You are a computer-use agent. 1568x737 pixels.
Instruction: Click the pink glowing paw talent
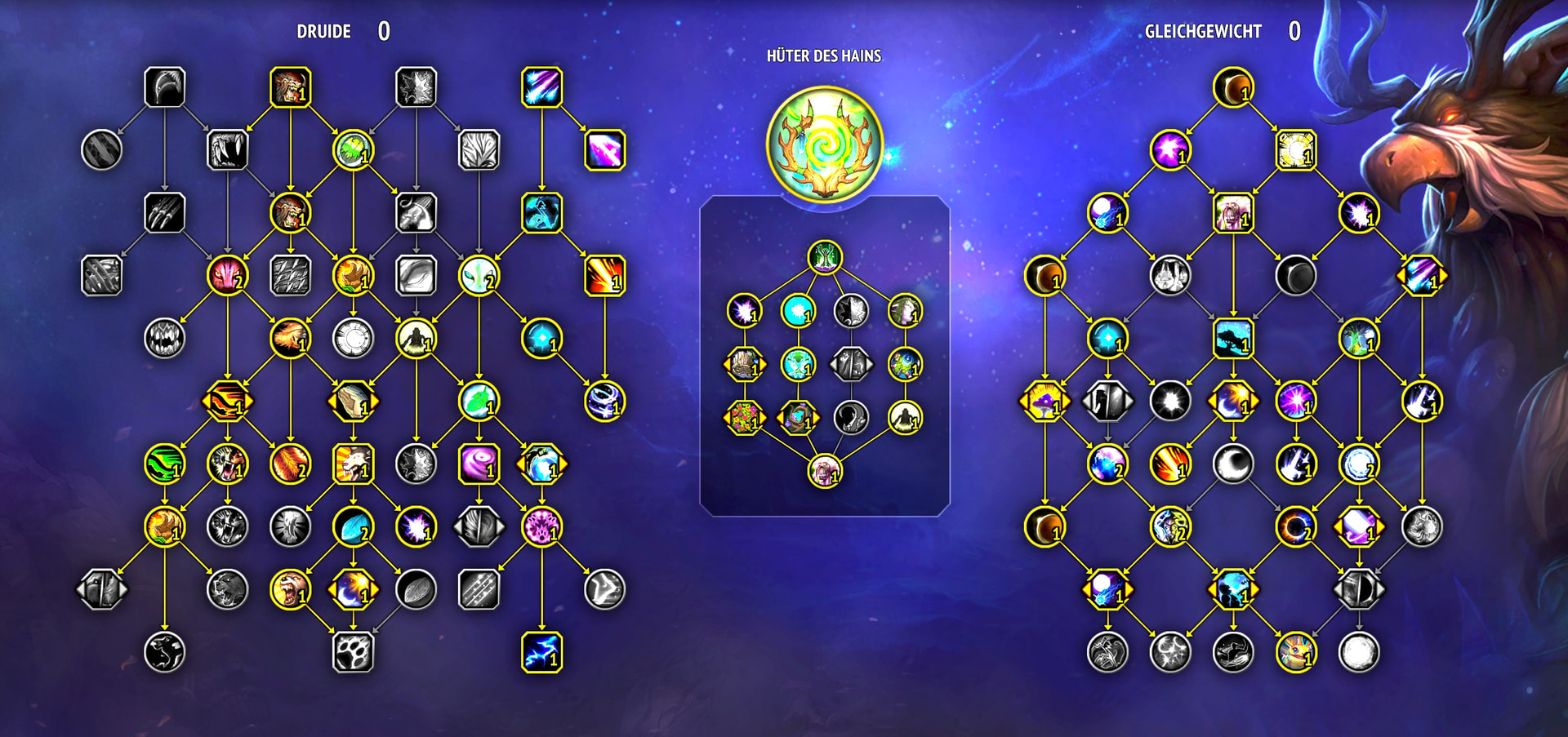(541, 526)
